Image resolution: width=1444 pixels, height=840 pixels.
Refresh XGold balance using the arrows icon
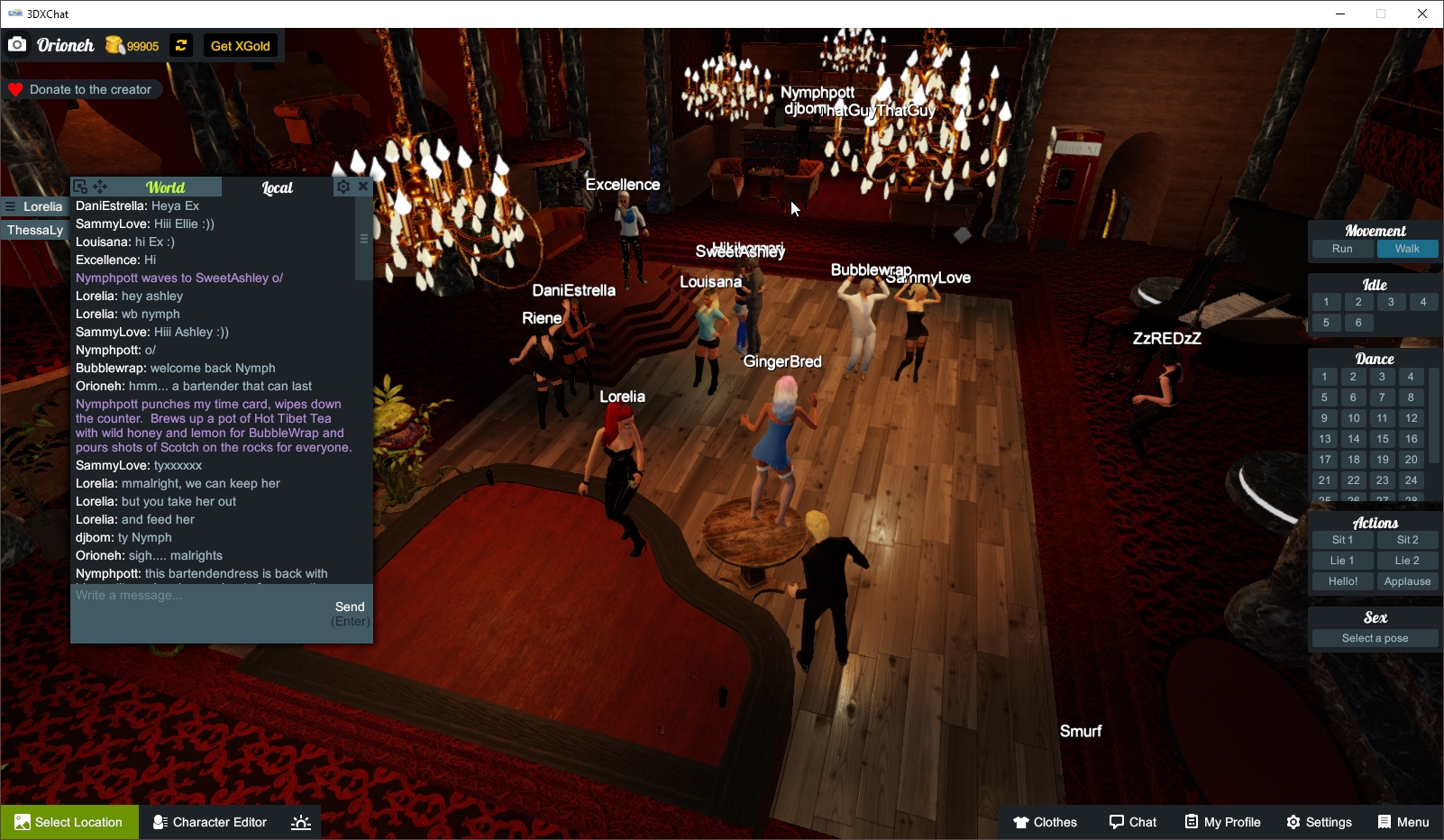click(x=180, y=45)
